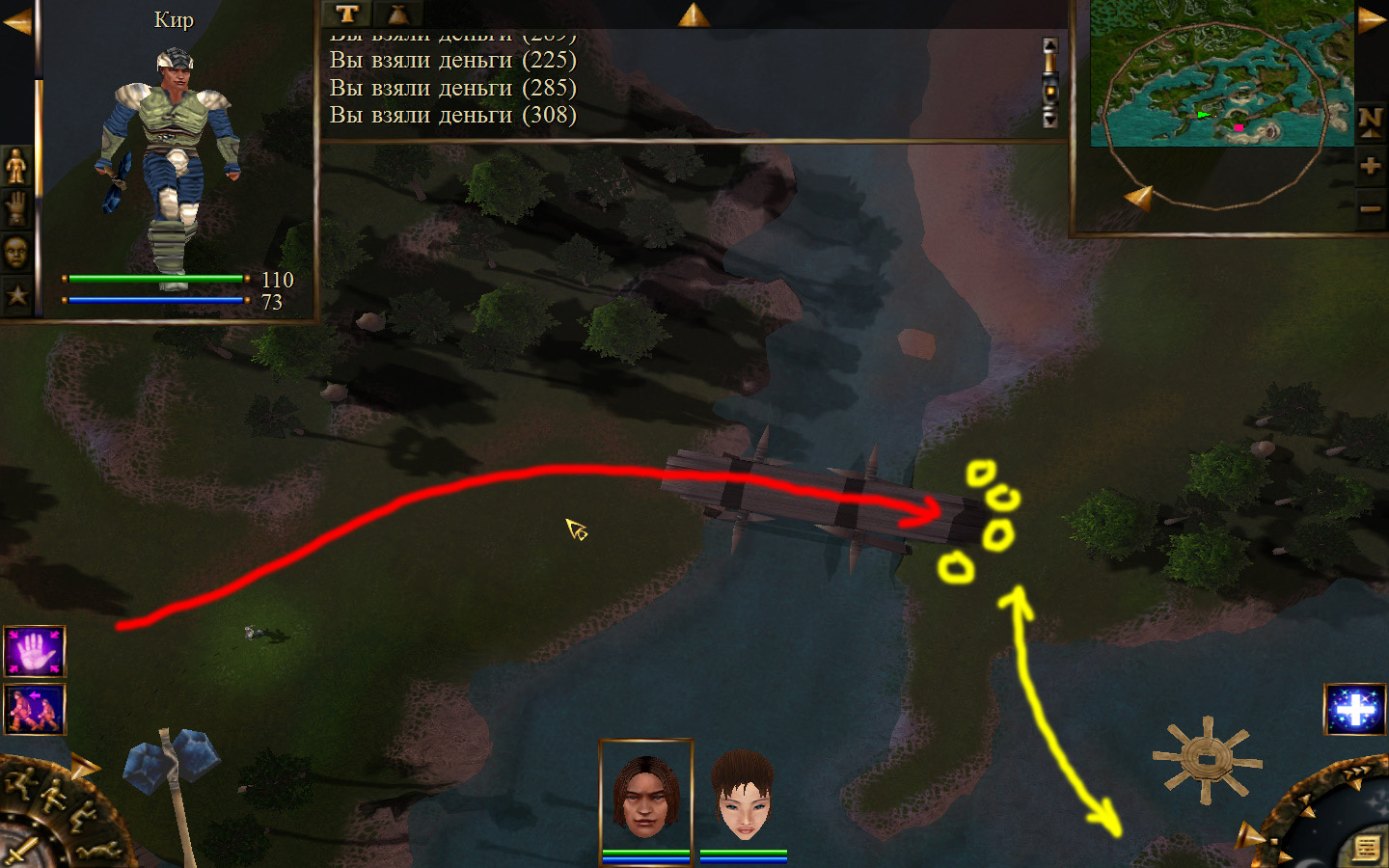Viewport: 1389px width, 868px height.
Task: Select the golden hand icon
Action: pyautogui.click(x=16, y=208)
